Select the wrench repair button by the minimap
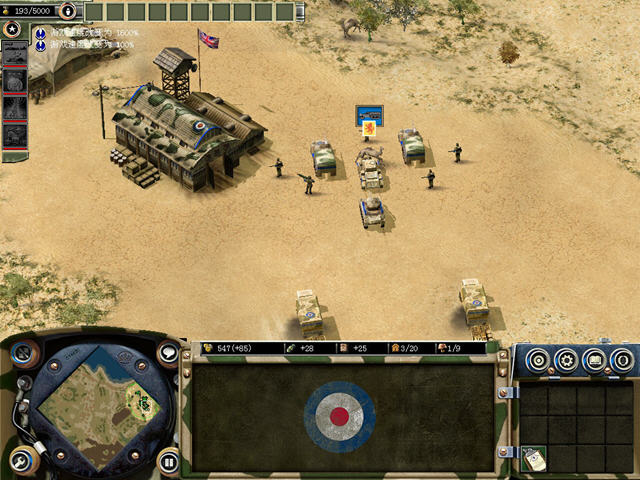Screen dimensions: 640x480 click(22, 460)
